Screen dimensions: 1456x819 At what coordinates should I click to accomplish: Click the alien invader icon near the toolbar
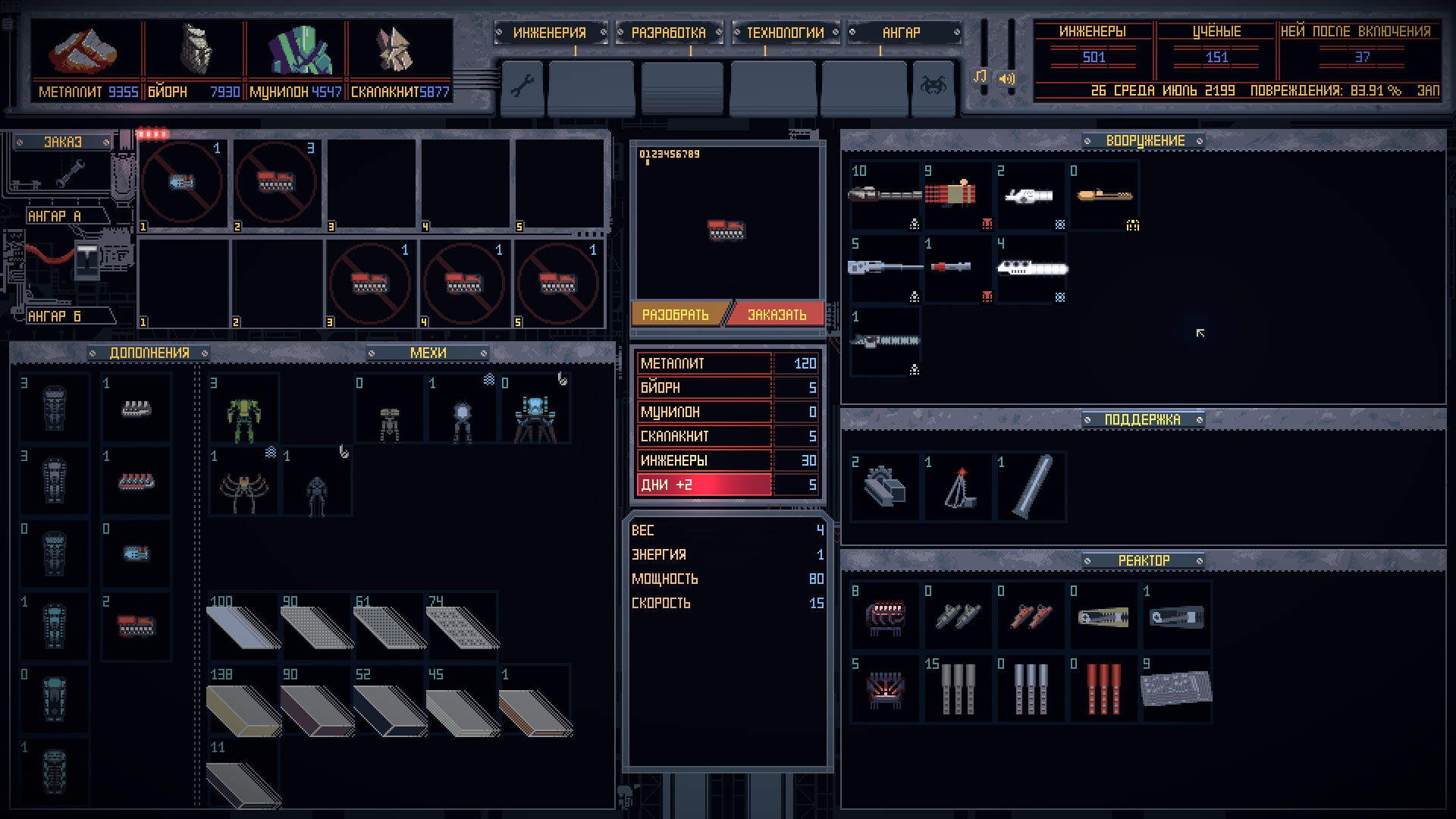coord(934,86)
